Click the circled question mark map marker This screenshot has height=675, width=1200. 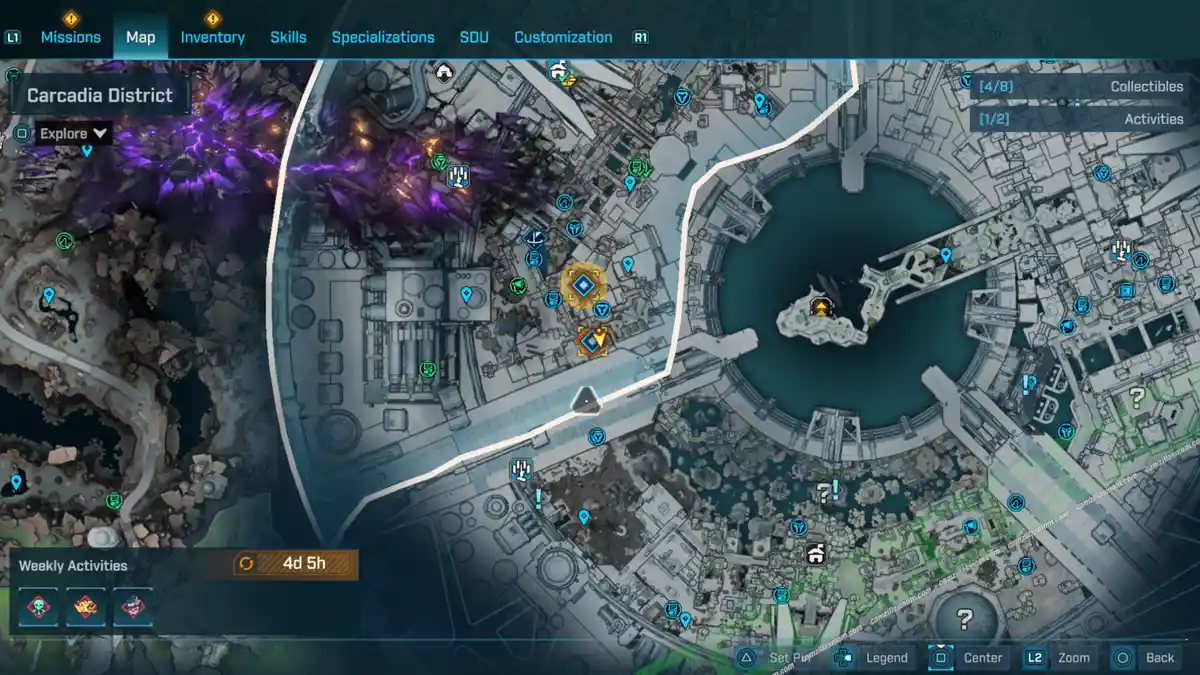964,617
